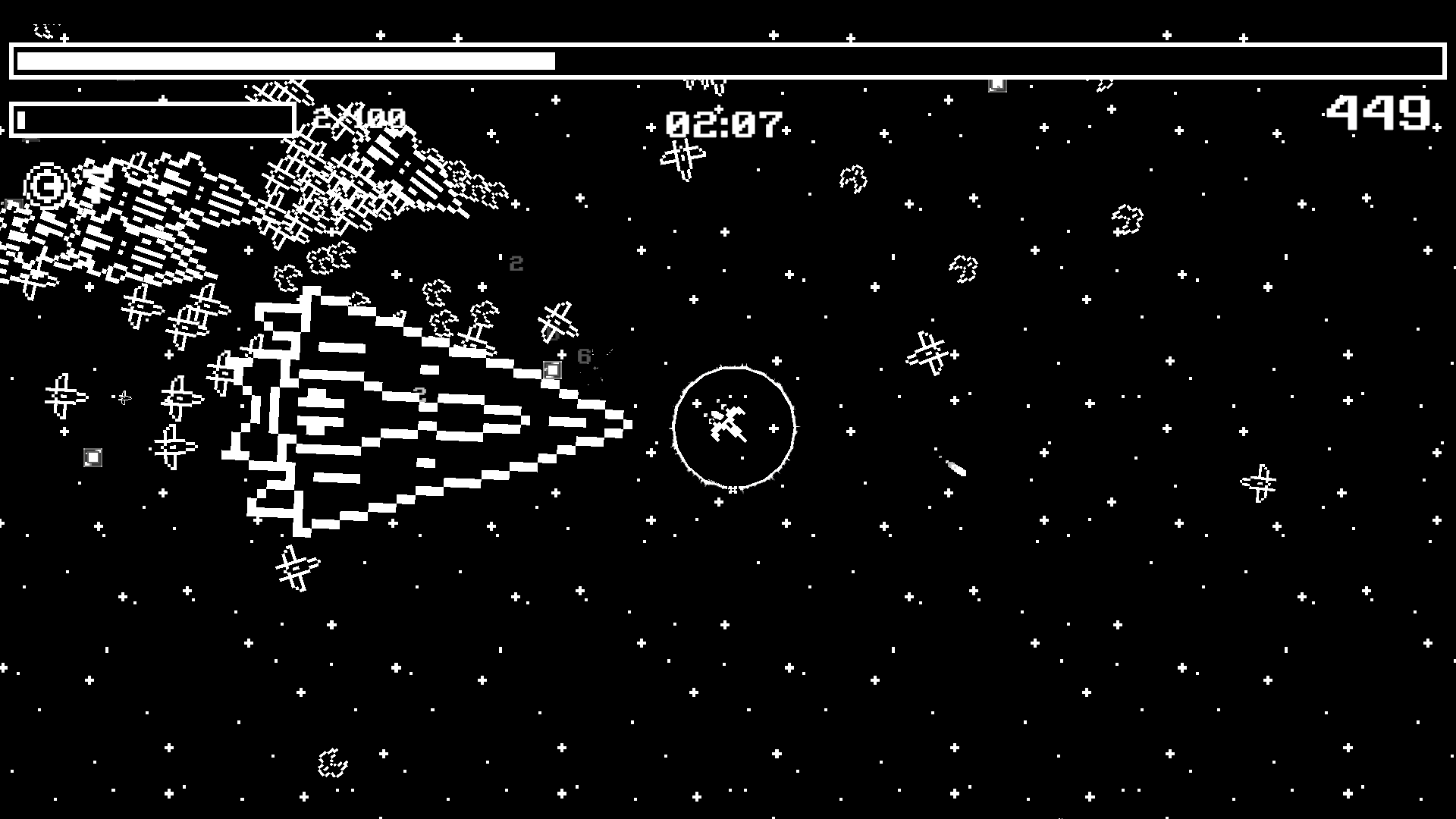Click the crate pickup near the top edge
Screen dimensions: 1456x819
996,84
